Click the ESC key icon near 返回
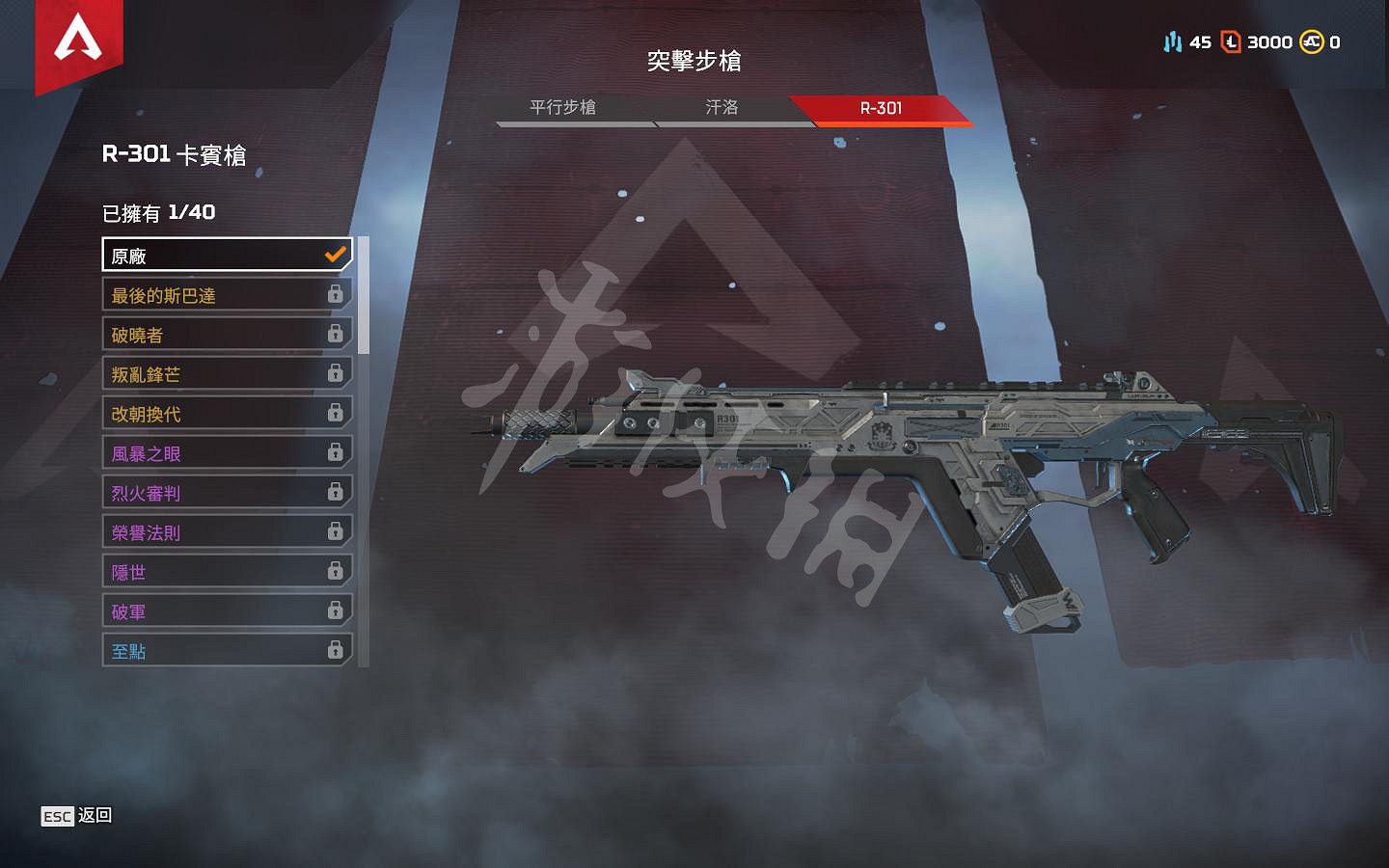 pos(57,816)
